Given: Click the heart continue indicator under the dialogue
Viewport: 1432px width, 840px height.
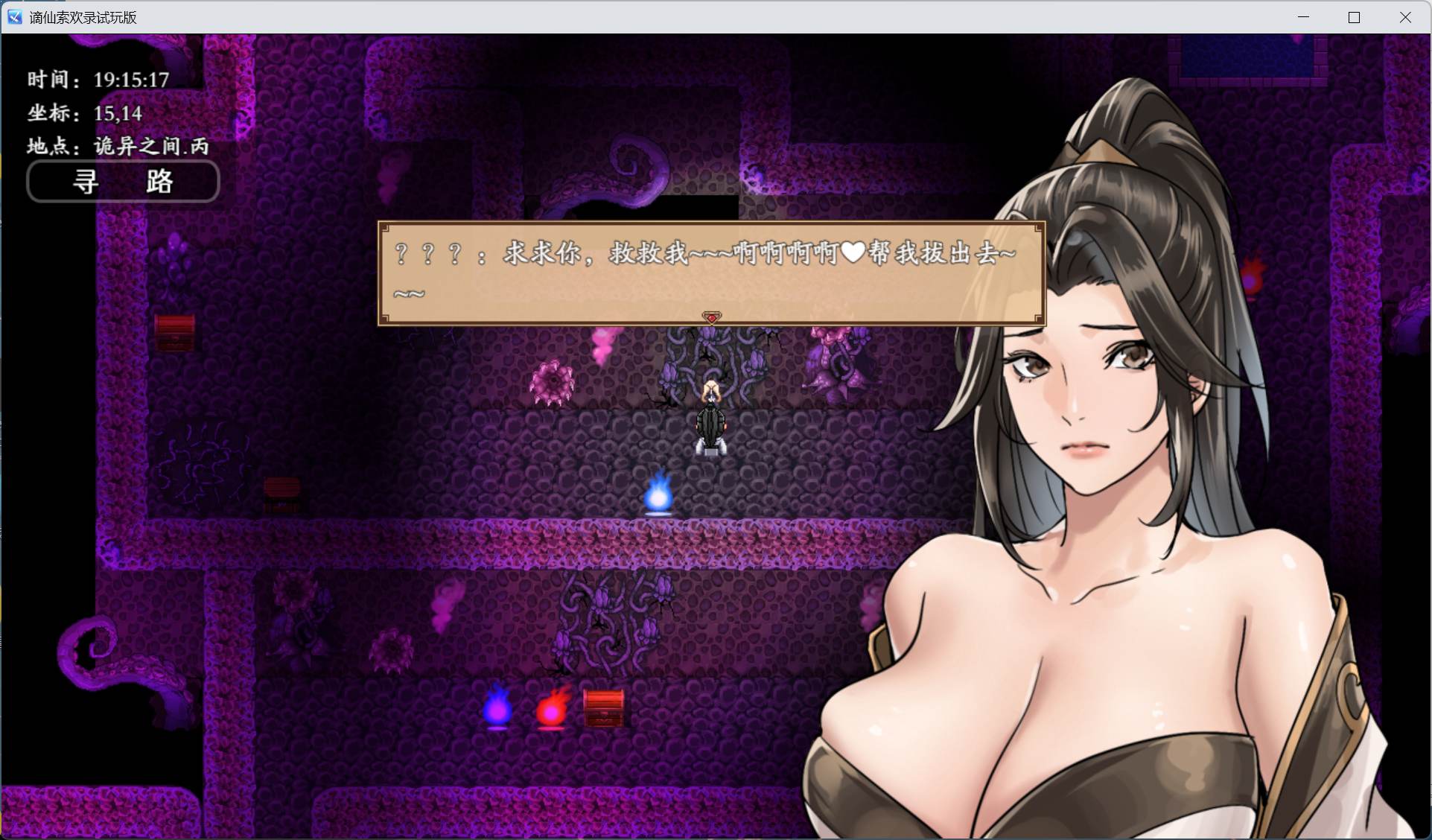Looking at the screenshot, I should (x=710, y=316).
